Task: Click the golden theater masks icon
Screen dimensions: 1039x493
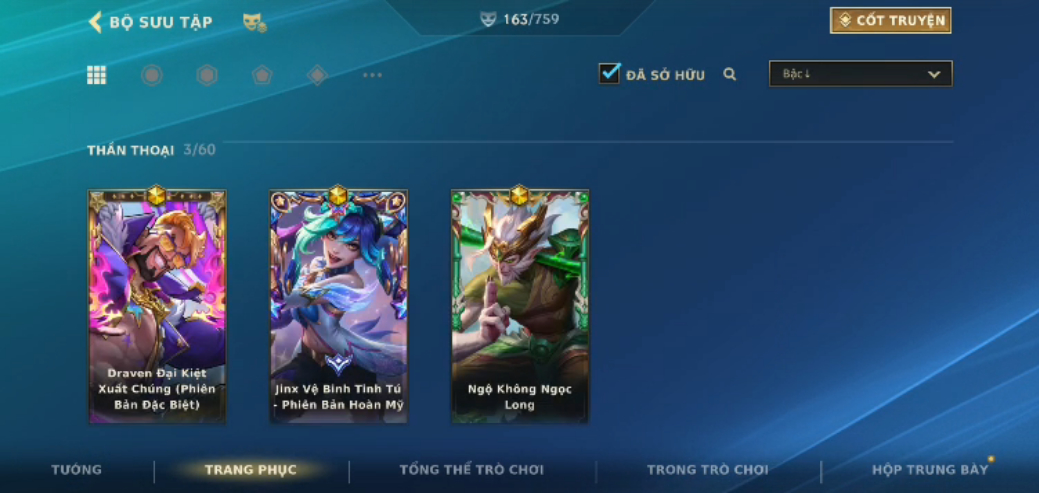Action: pyautogui.click(x=254, y=22)
